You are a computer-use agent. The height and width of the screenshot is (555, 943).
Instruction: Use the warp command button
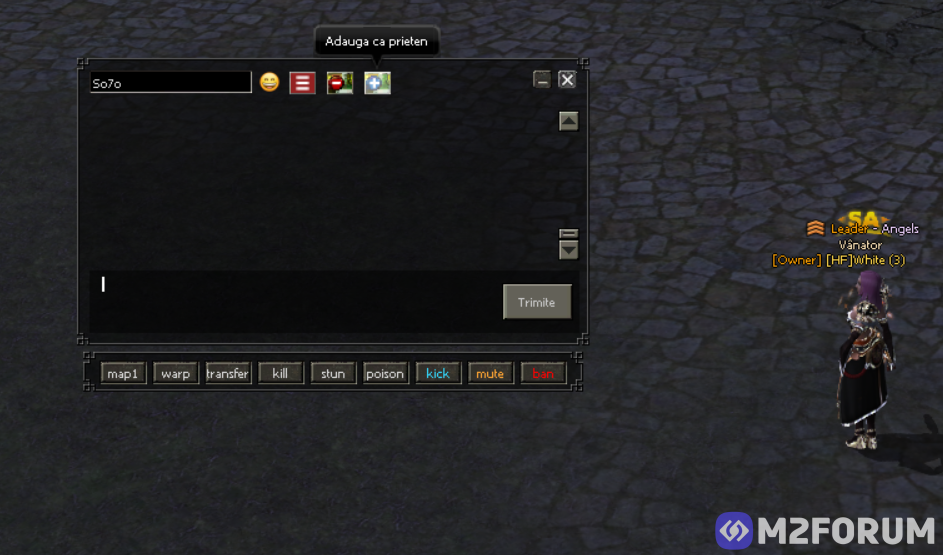pyautogui.click(x=176, y=374)
